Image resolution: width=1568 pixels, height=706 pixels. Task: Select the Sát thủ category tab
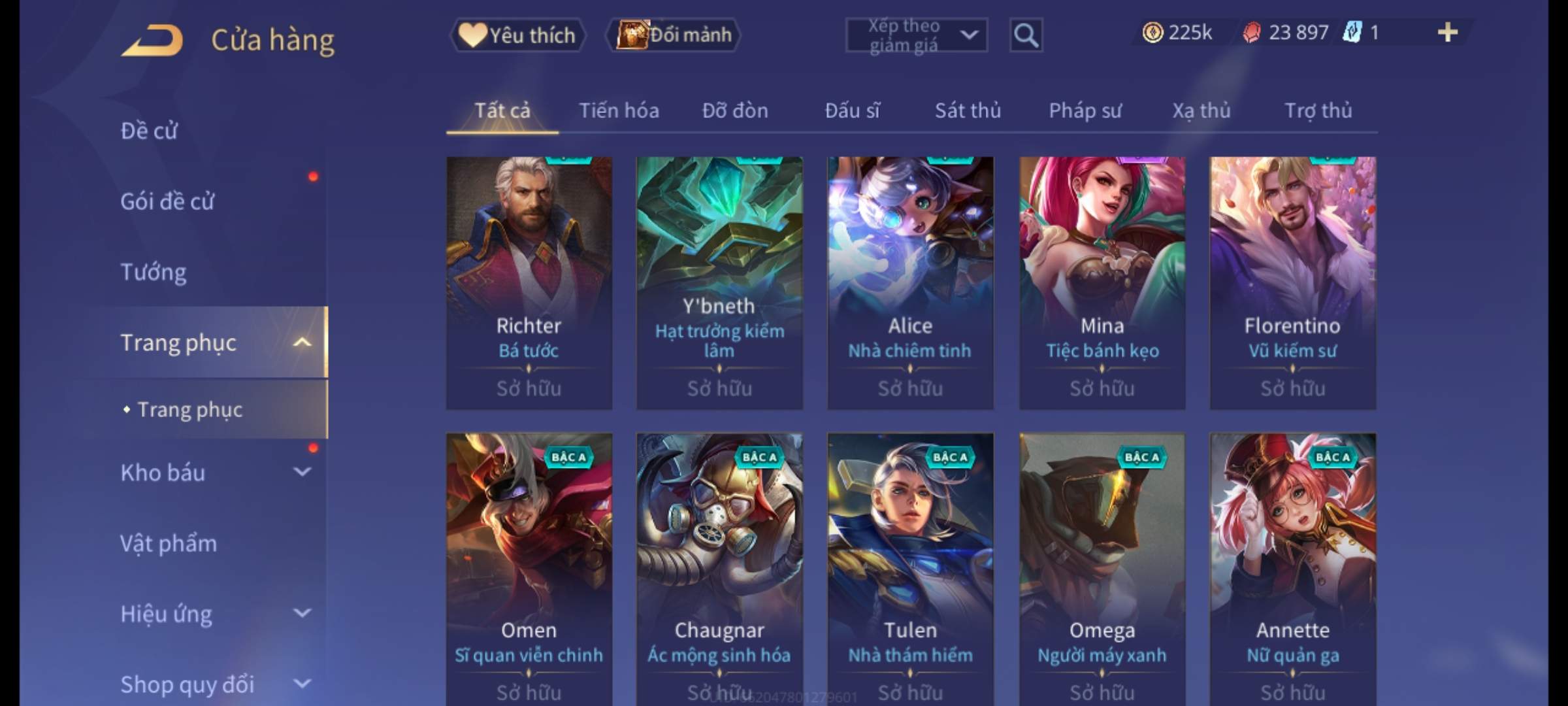pyautogui.click(x=968, y=111)
